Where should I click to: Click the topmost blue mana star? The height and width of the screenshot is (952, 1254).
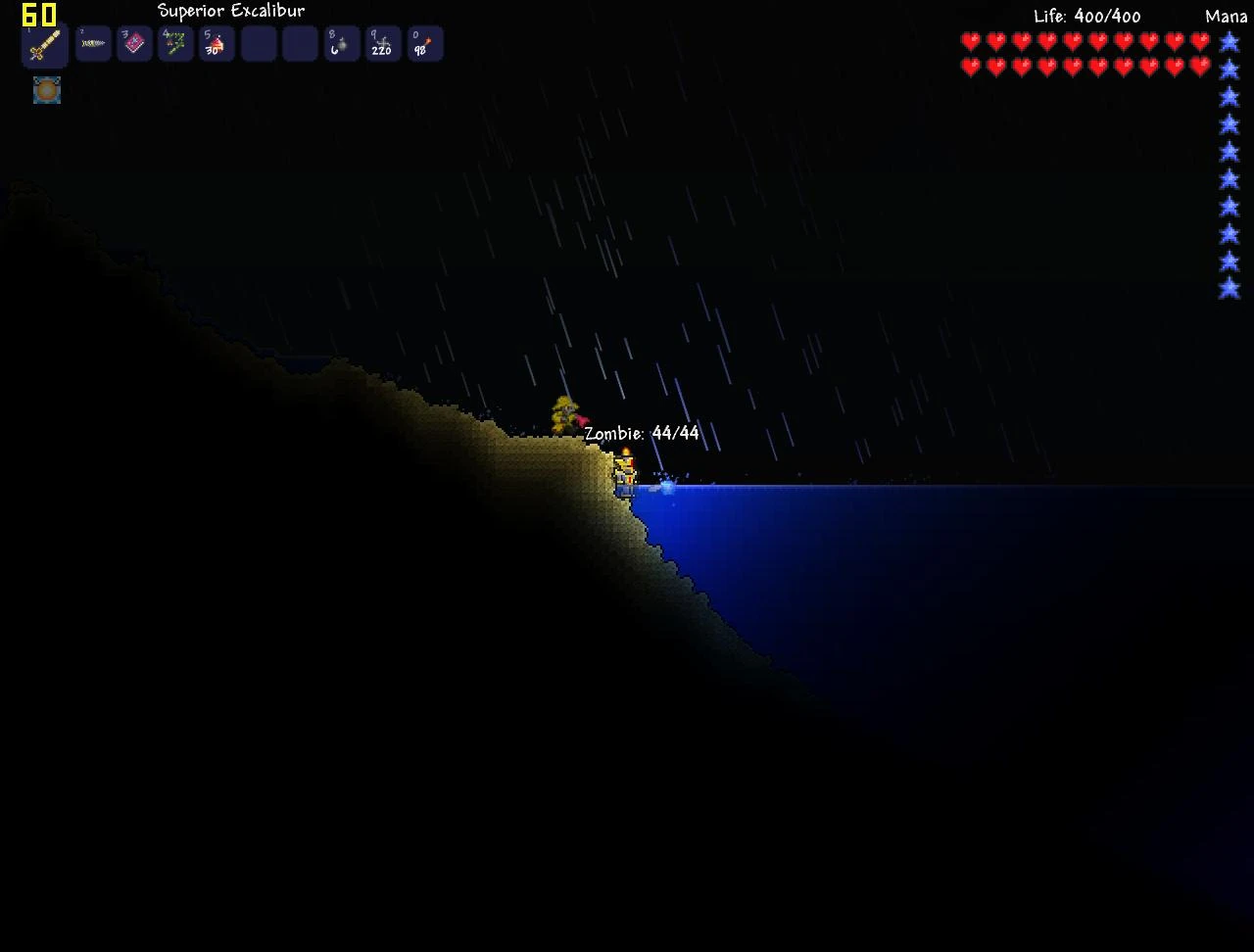[1230, 42]
